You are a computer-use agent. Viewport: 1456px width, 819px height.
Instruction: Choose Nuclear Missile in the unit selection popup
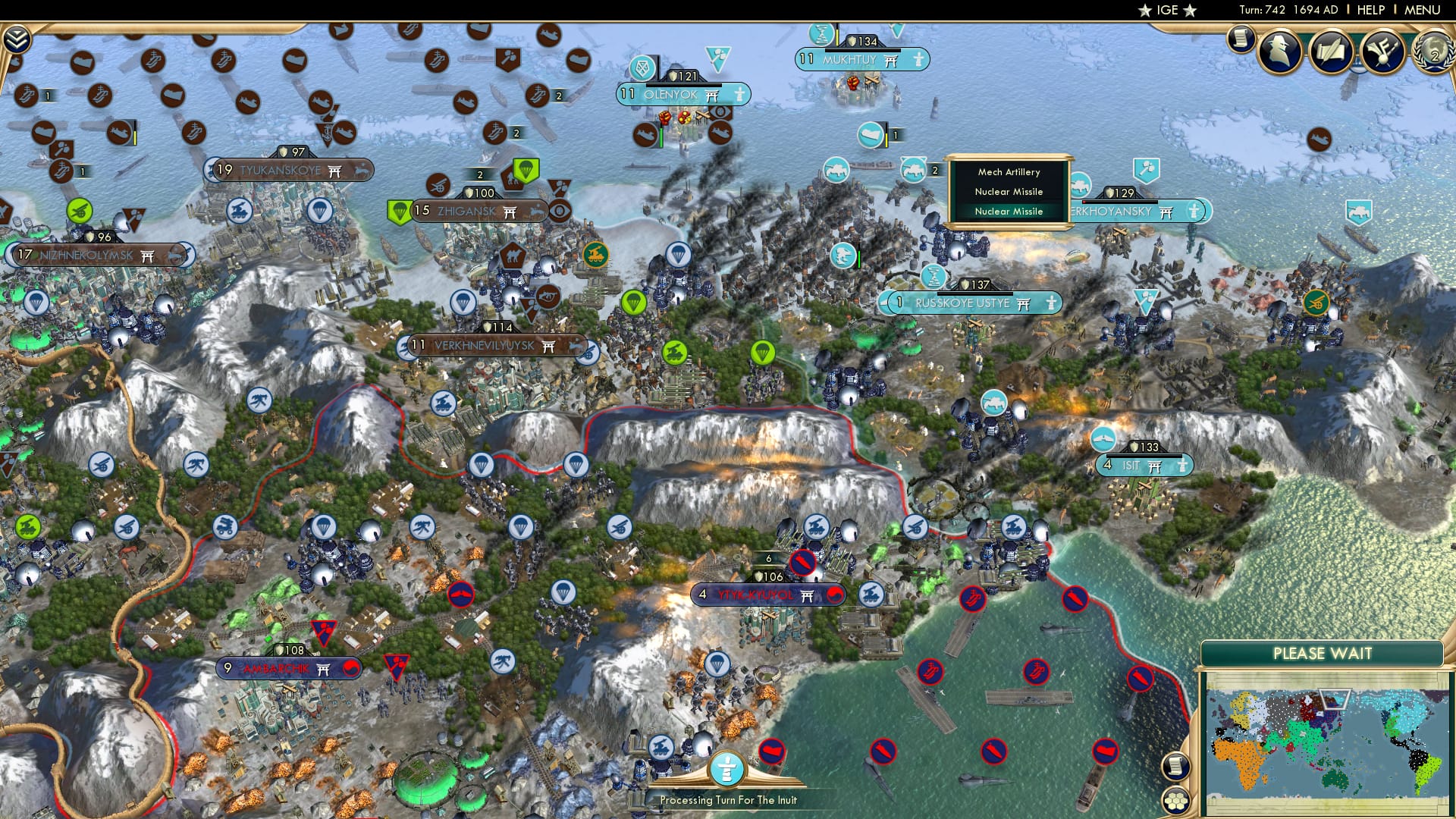[x=1009, y=192]
